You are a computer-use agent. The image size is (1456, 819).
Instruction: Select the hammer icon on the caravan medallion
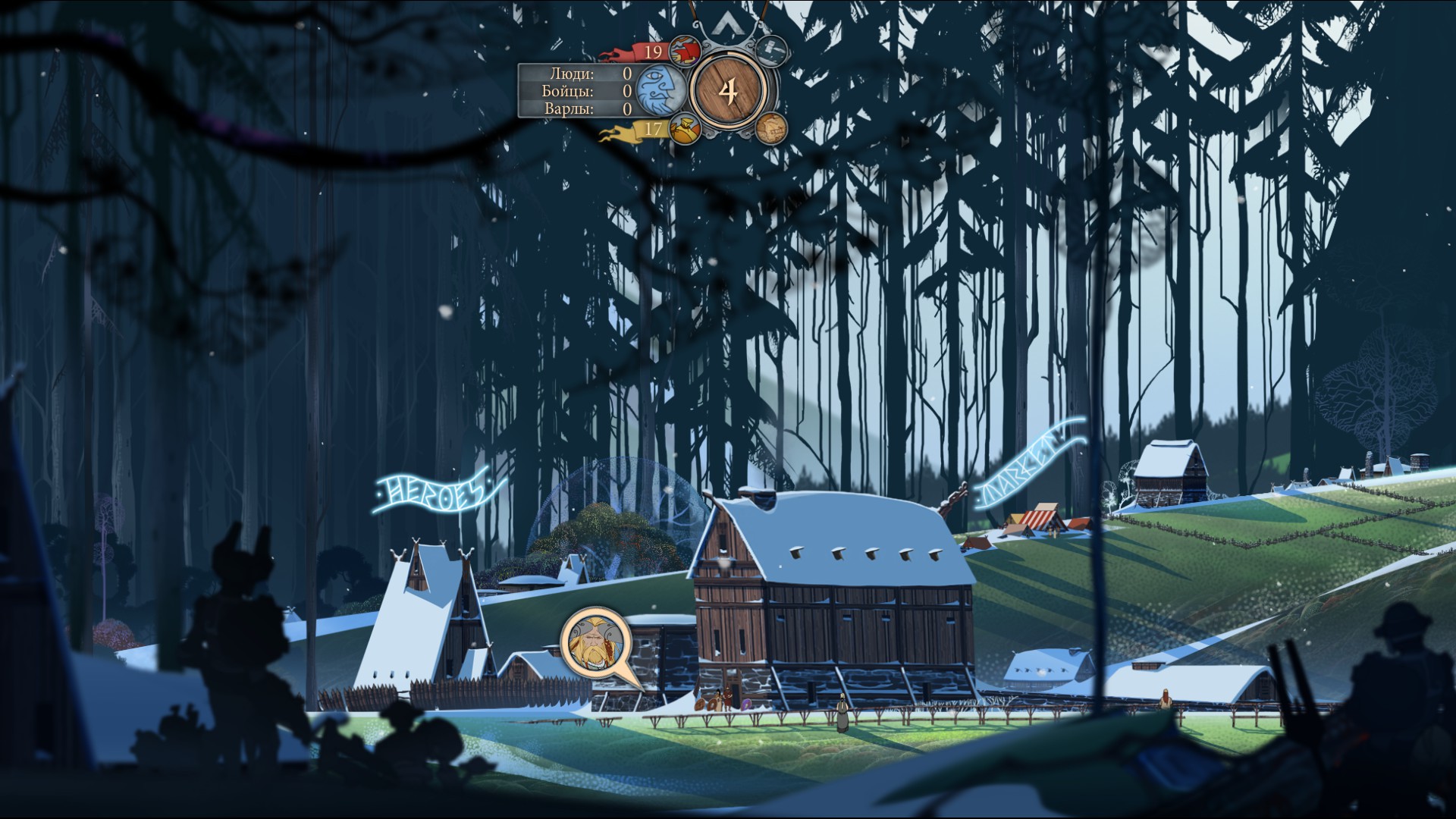click(771, 49)
